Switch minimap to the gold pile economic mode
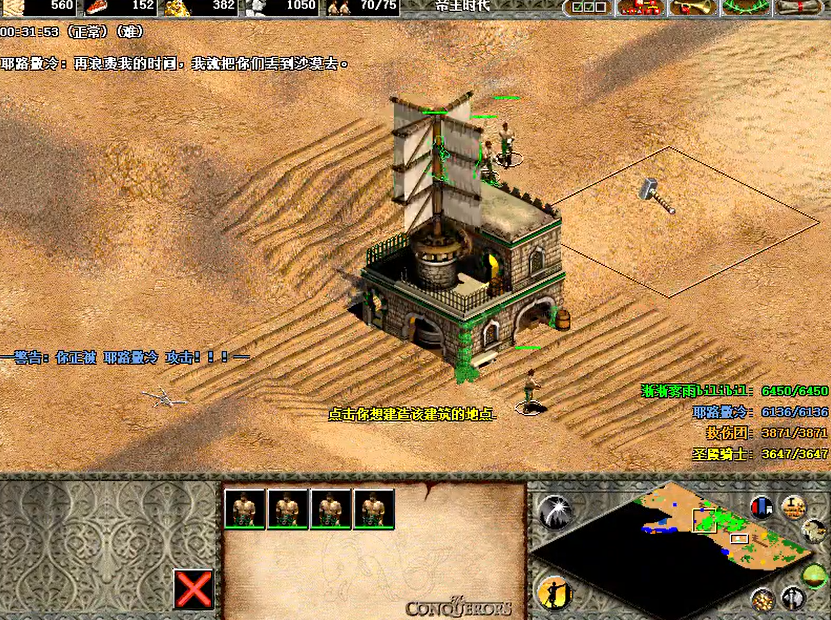The width and height of the screenshot is (831, 620). coord(763,599)
